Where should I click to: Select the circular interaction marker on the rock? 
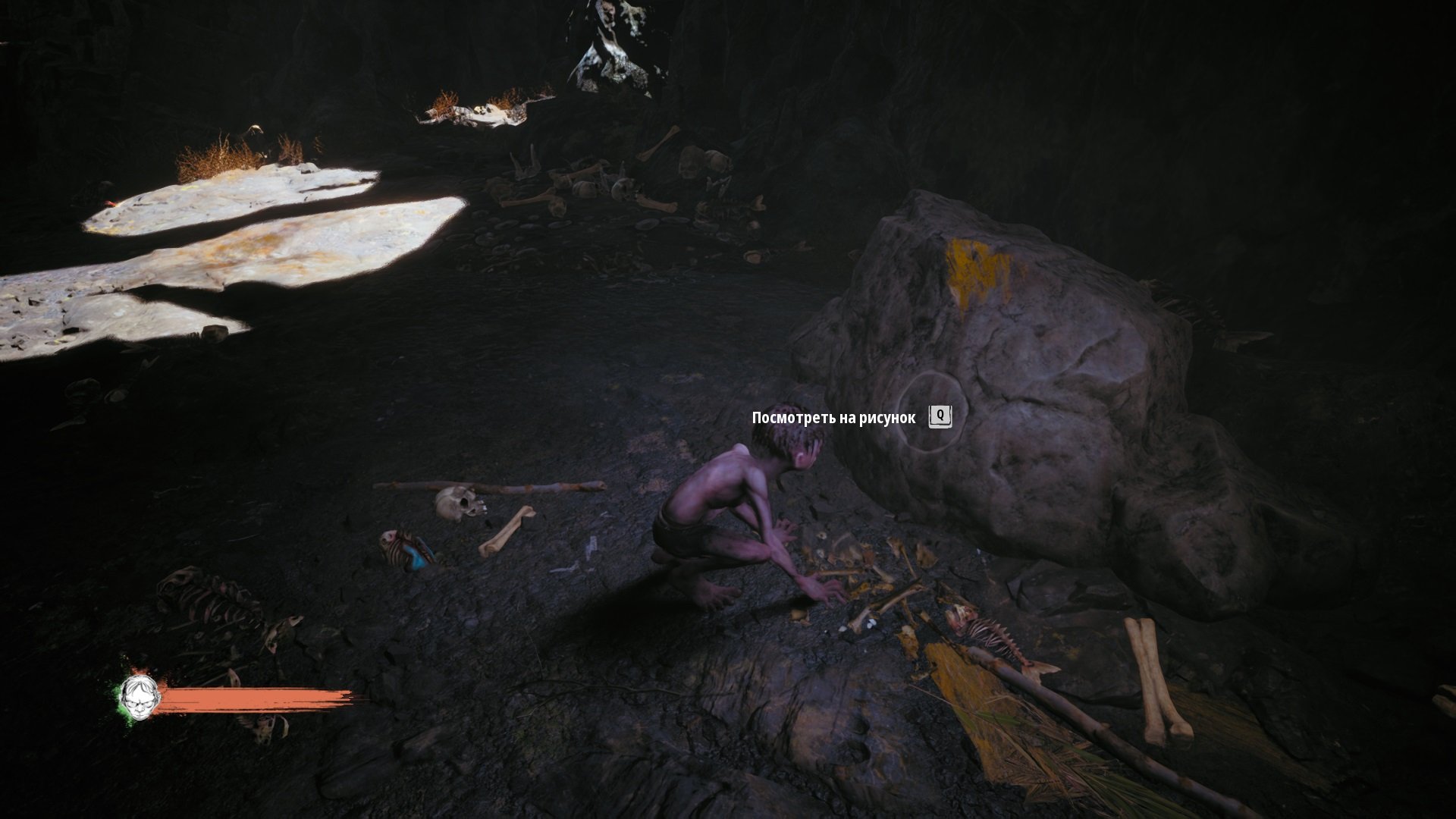point(932,413)
